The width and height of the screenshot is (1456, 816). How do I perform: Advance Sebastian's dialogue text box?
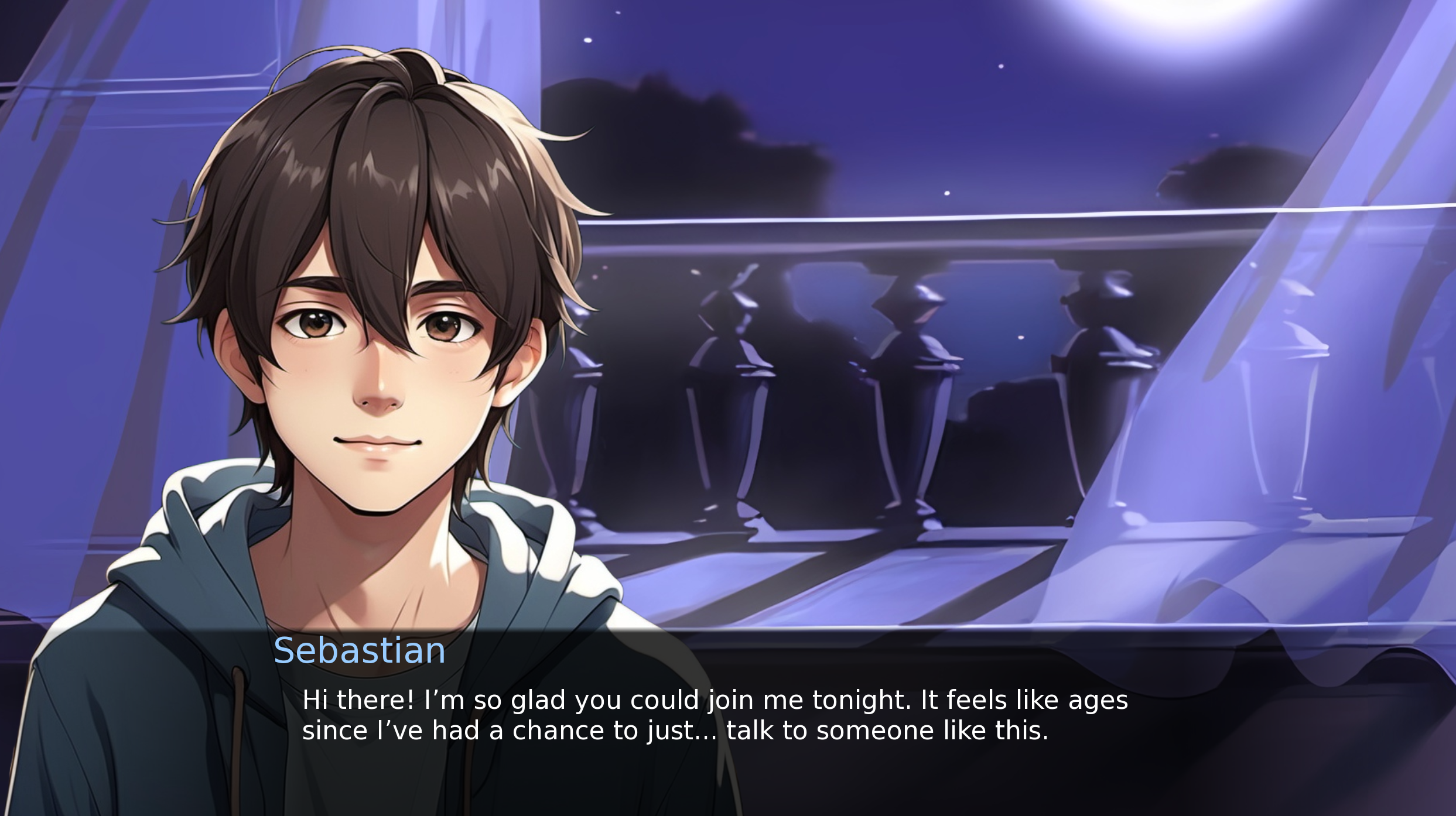[715, 715]
